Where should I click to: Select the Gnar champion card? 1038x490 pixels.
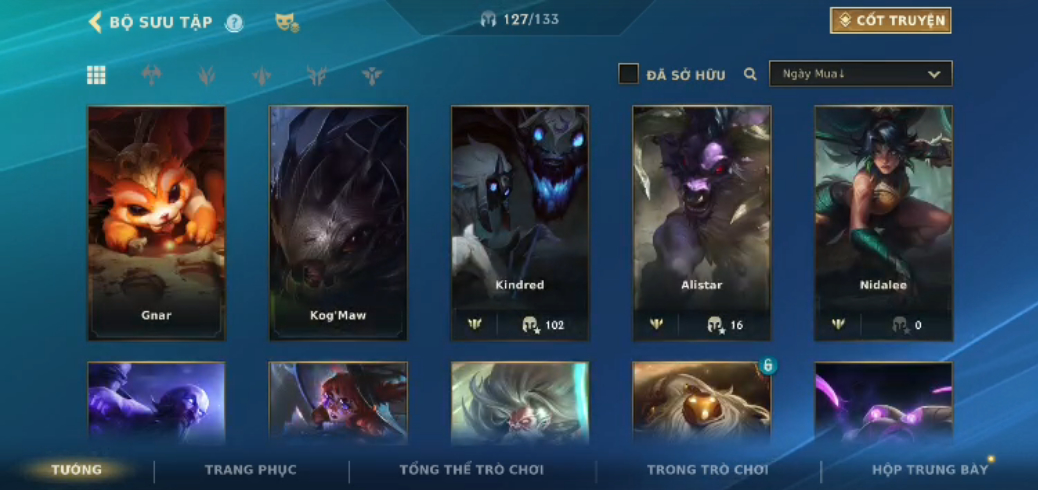coord(156,222)
